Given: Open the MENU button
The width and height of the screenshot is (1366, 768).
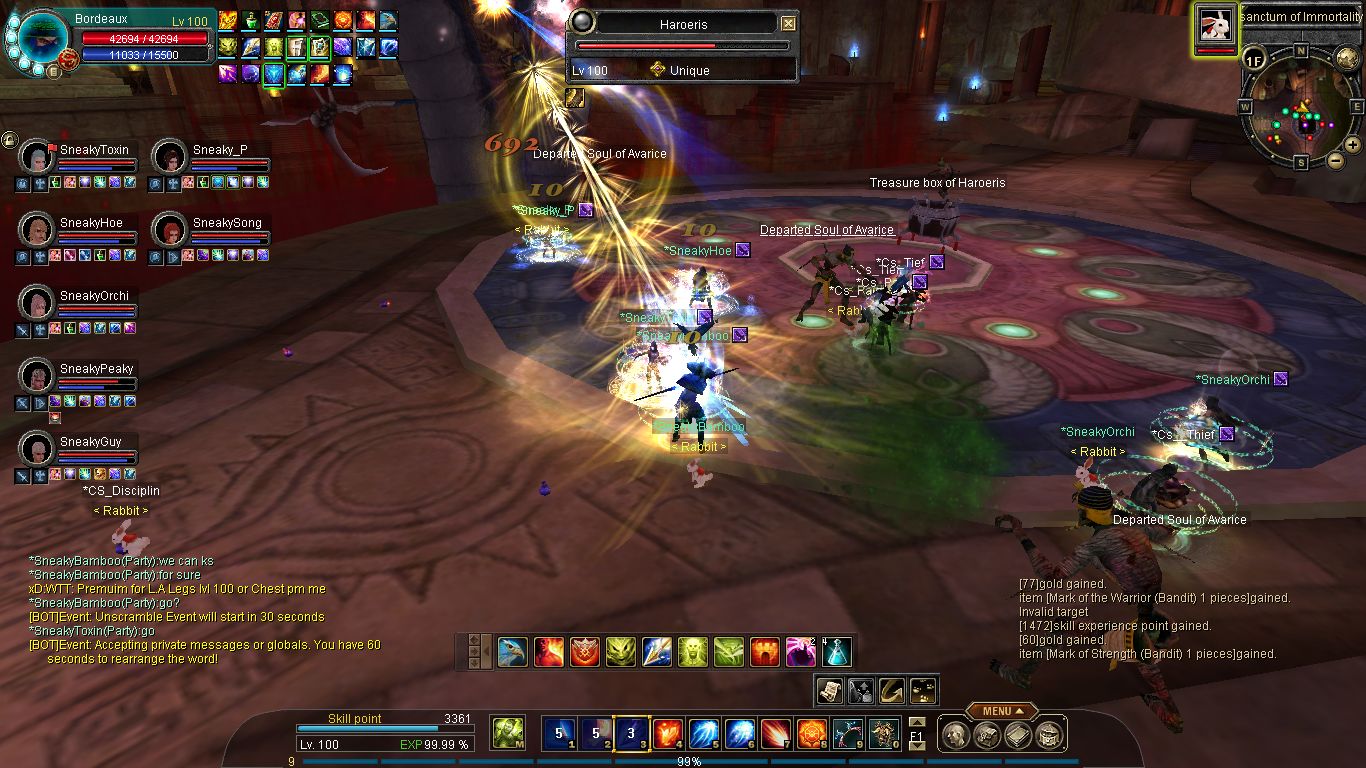Looking at the screenshot, I should pyautogui.click(x=1001, y=711).
